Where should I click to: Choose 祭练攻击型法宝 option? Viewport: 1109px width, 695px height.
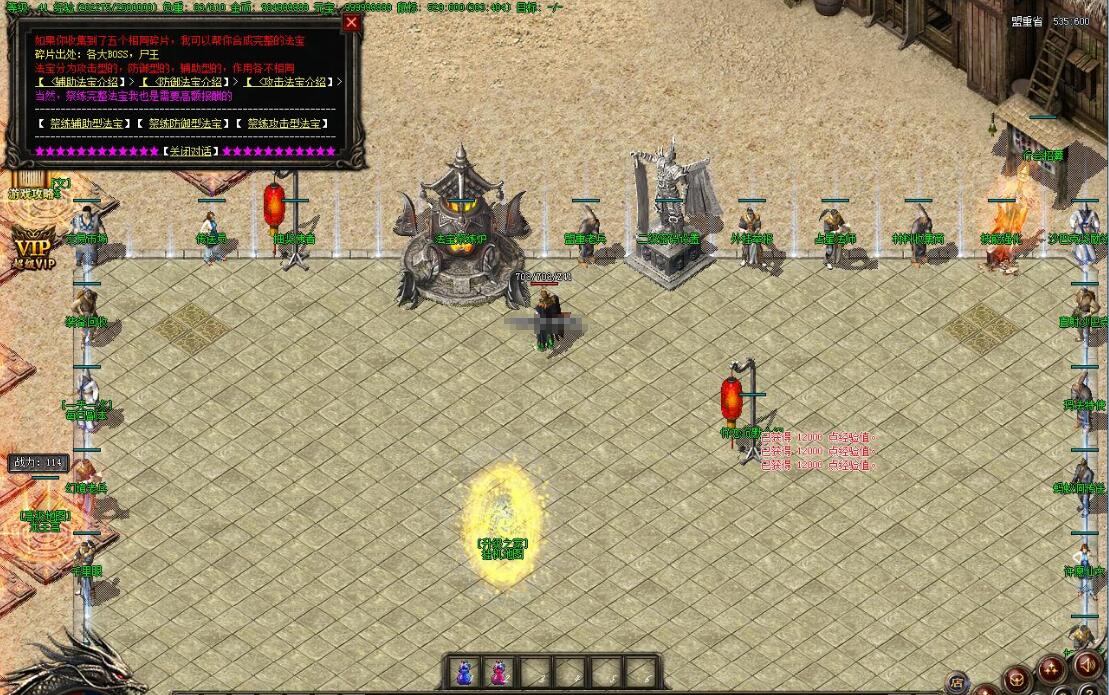coord(285,124)
